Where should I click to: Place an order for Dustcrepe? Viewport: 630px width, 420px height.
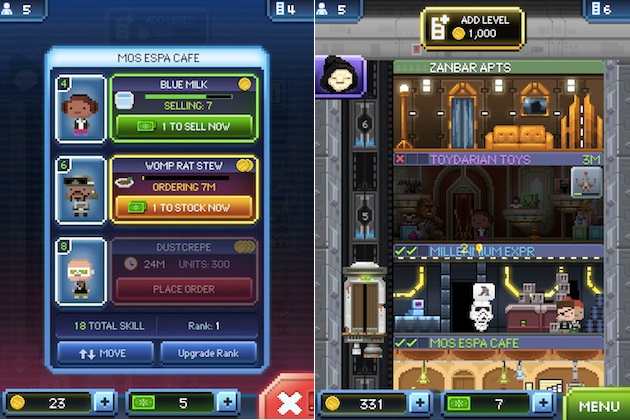(x=181, y=288)
